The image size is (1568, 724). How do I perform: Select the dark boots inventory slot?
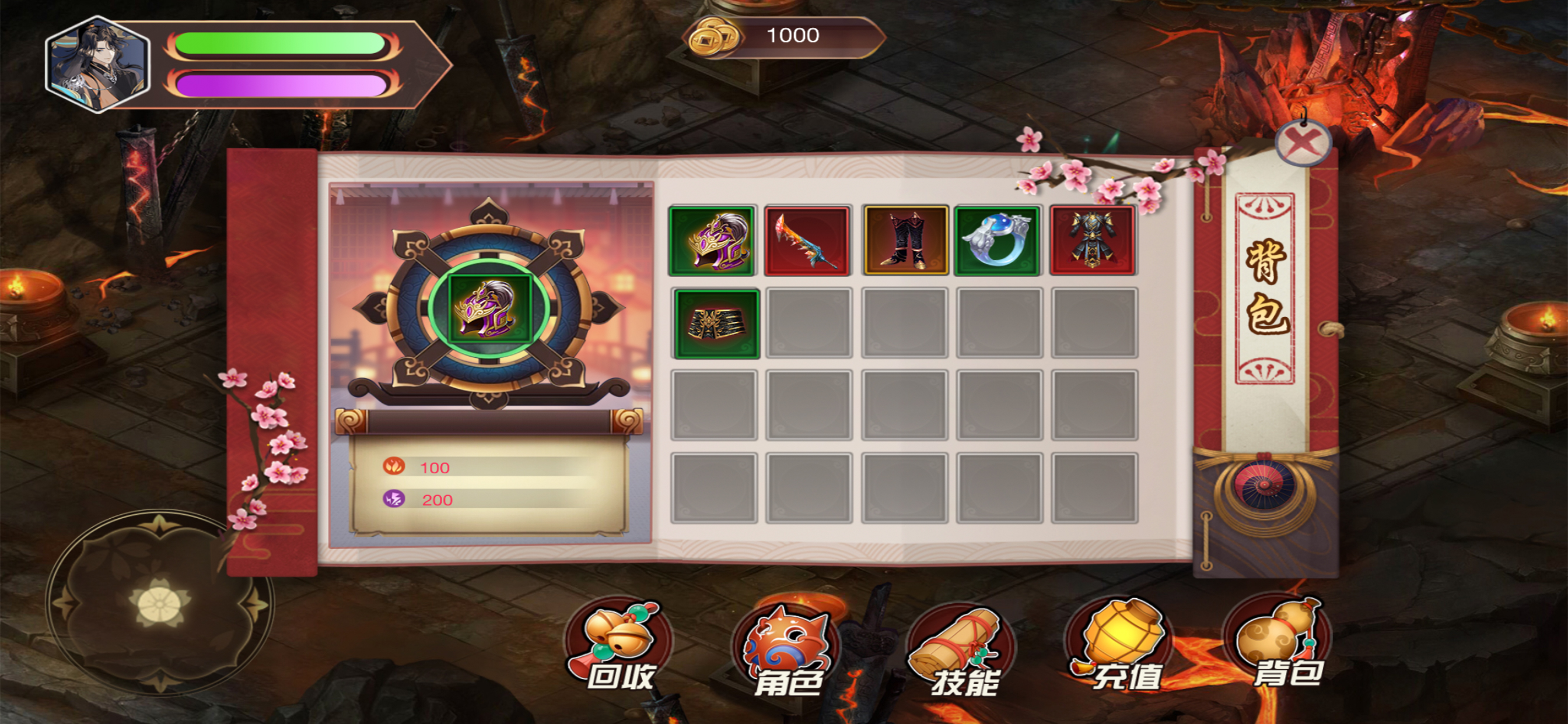(x=905, y=241)
